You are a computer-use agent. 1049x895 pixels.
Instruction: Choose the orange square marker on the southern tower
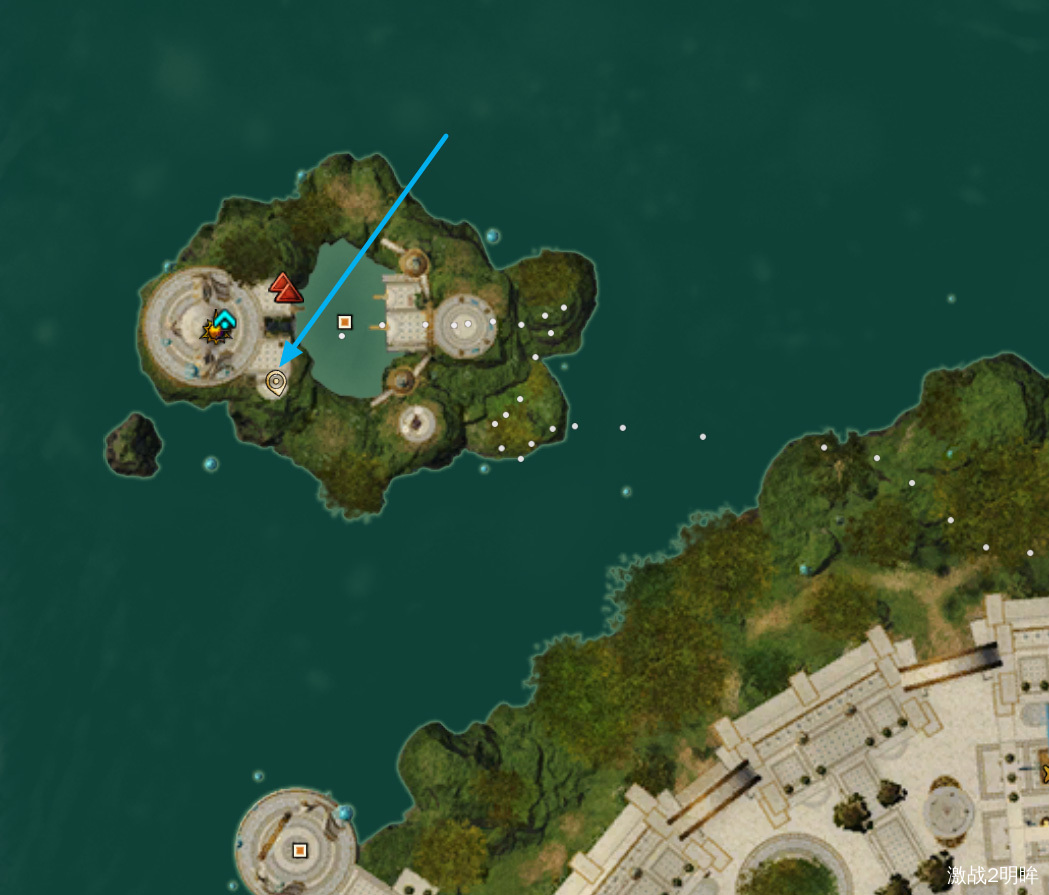click(x=299, y=851)
